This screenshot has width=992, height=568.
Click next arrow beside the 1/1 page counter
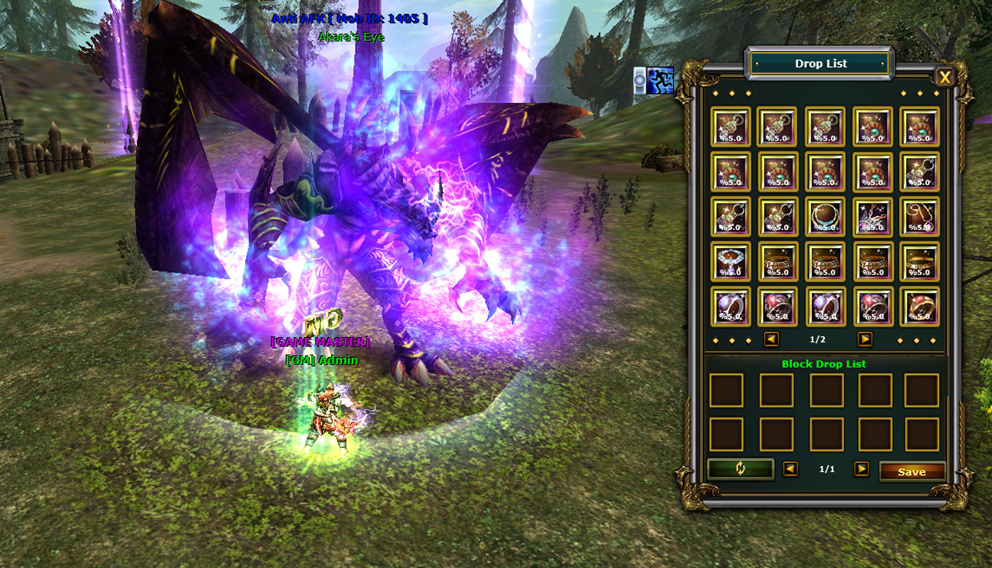pyautogui.click(x=861, y=469)
